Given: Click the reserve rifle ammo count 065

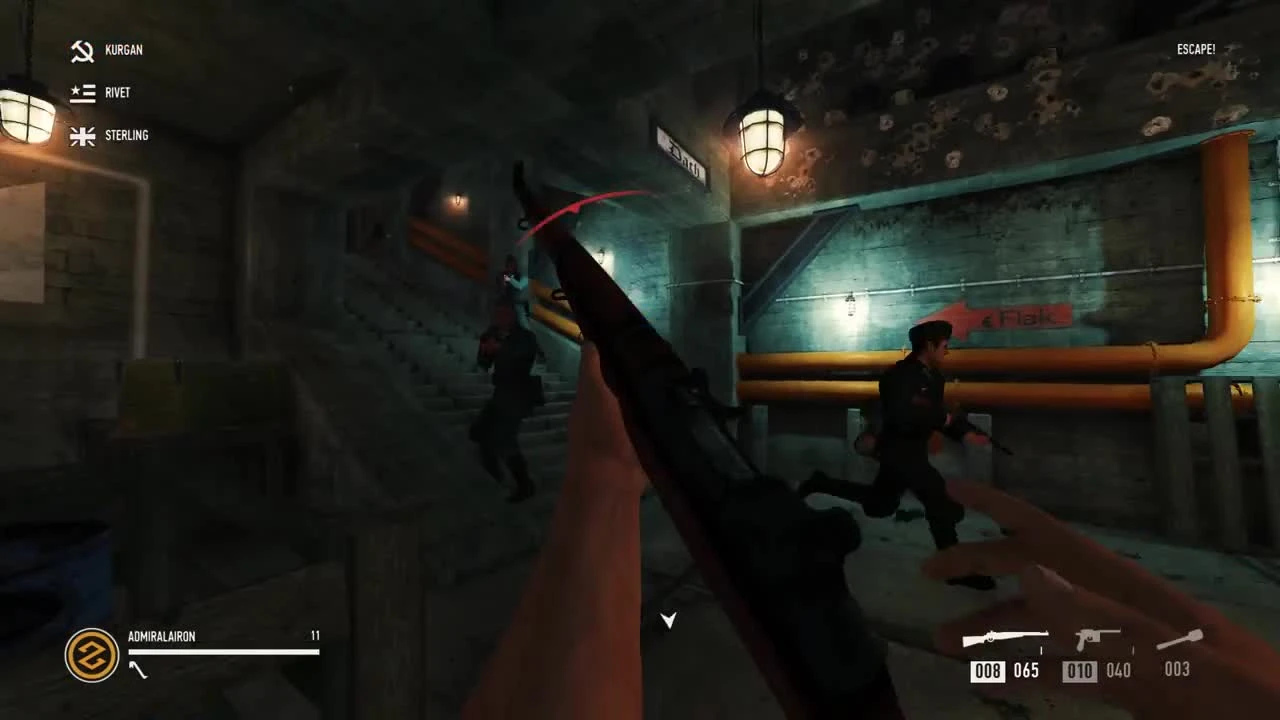Looking at the screenshot, I should click(1025, 671).
